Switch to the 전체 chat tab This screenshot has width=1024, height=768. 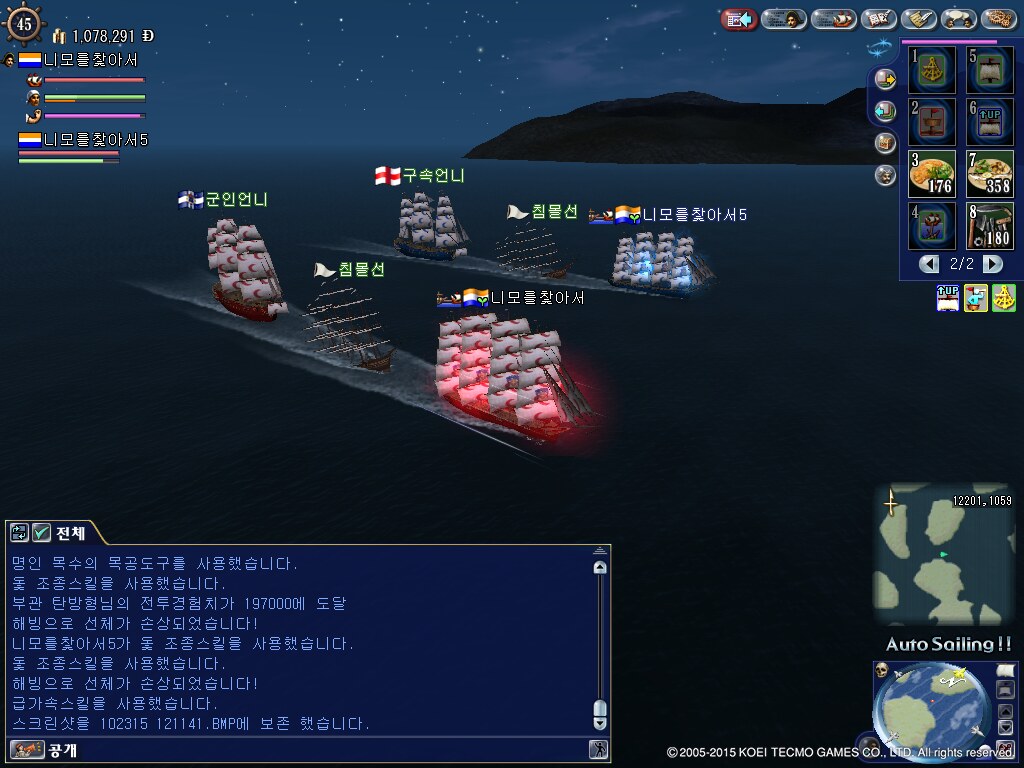coord(70,533)
